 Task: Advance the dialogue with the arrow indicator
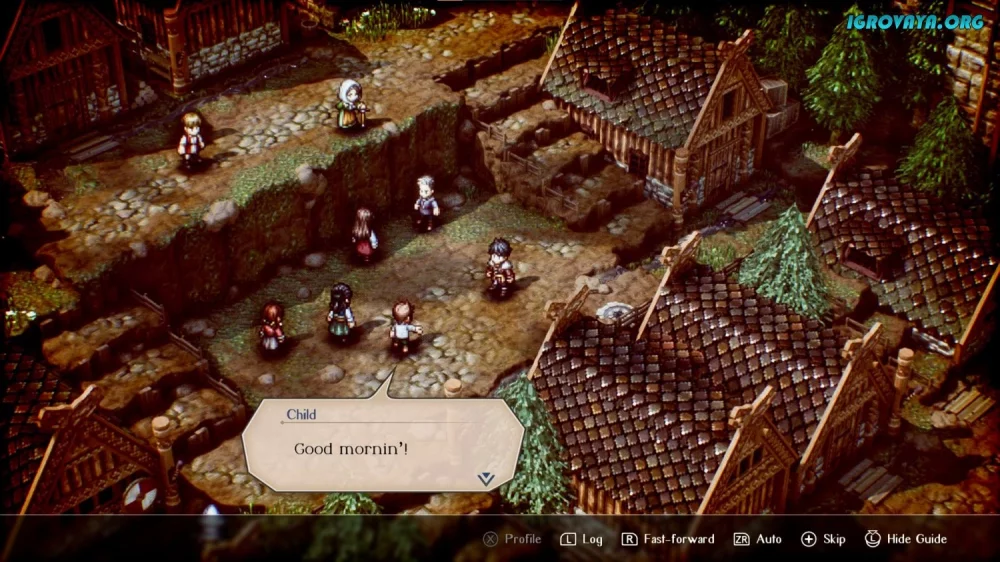point(486,478)
